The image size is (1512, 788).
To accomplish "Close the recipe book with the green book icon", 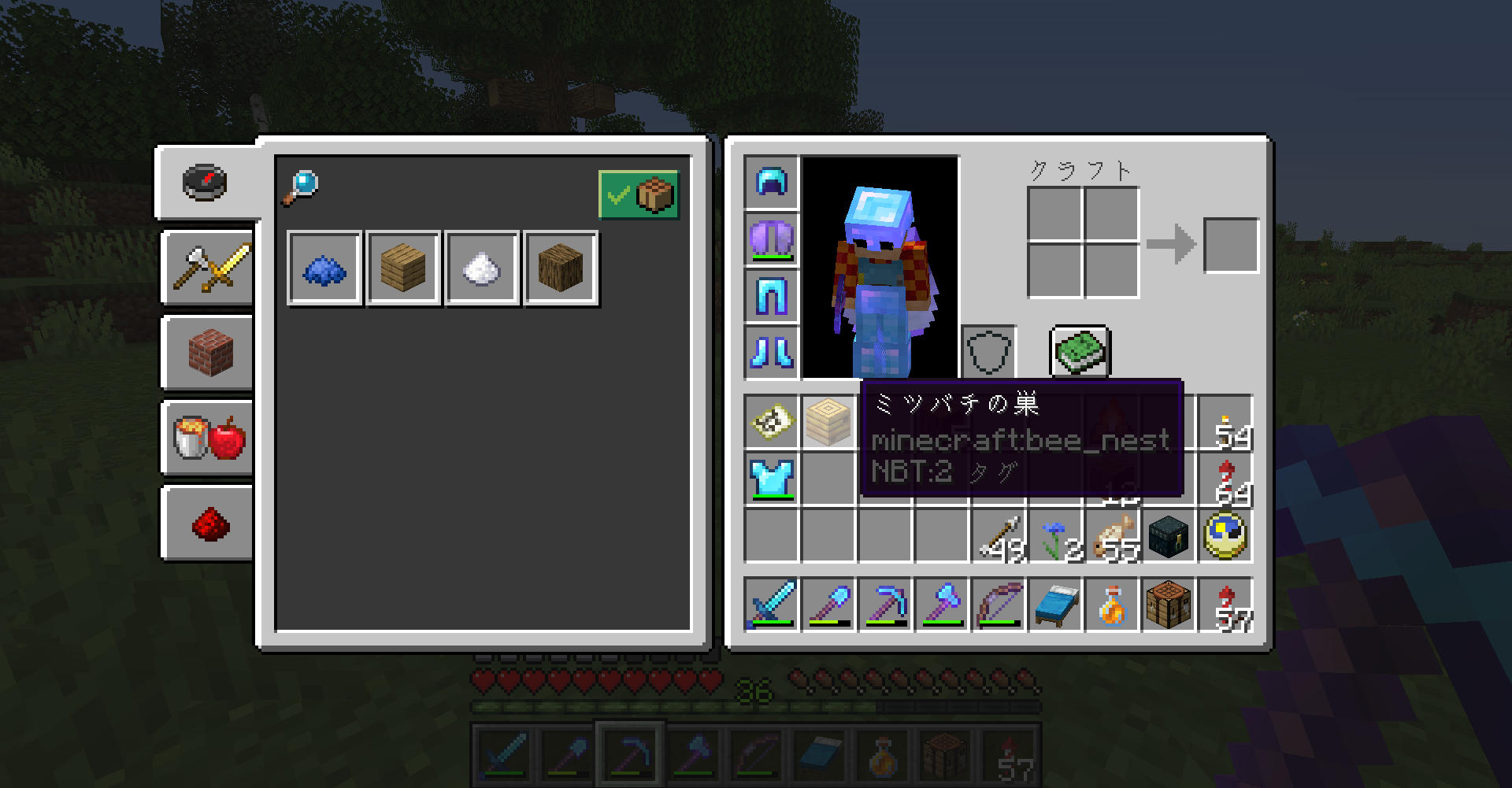I will pos(1079,352).
